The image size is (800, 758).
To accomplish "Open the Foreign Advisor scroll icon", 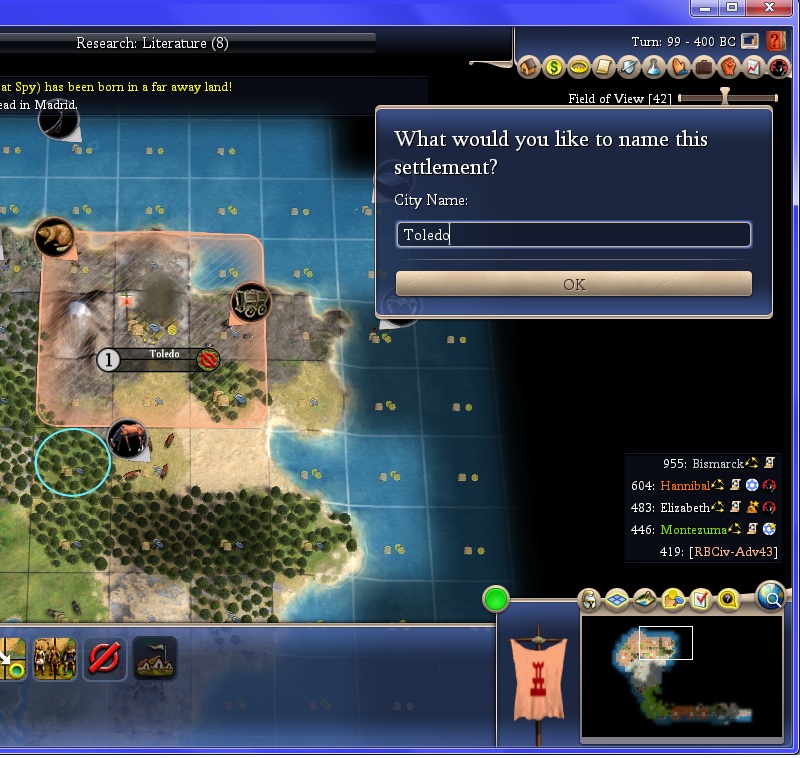I will coord(603,68).
